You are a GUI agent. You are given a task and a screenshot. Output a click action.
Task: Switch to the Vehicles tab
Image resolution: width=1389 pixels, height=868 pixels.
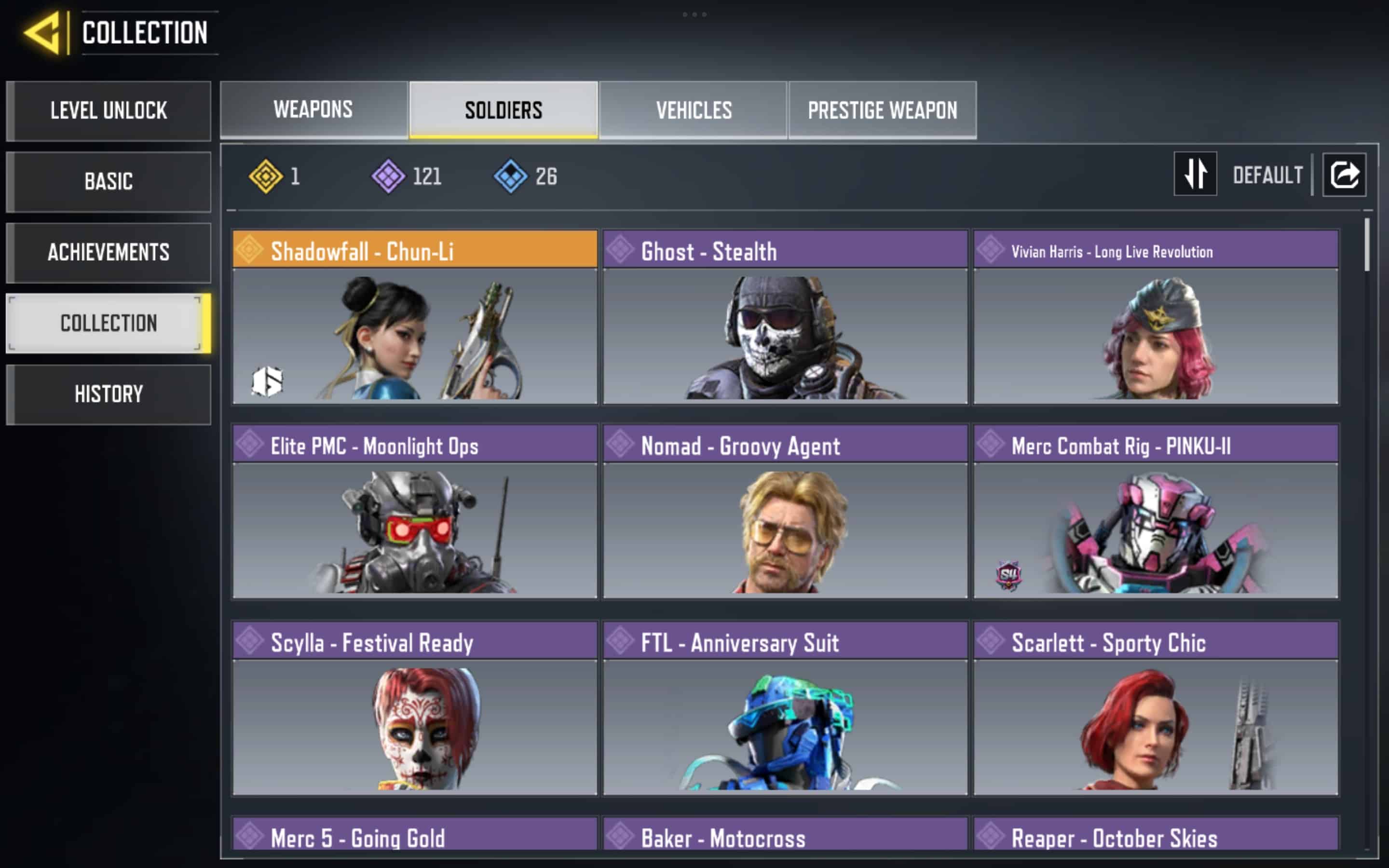click(694, 109)
